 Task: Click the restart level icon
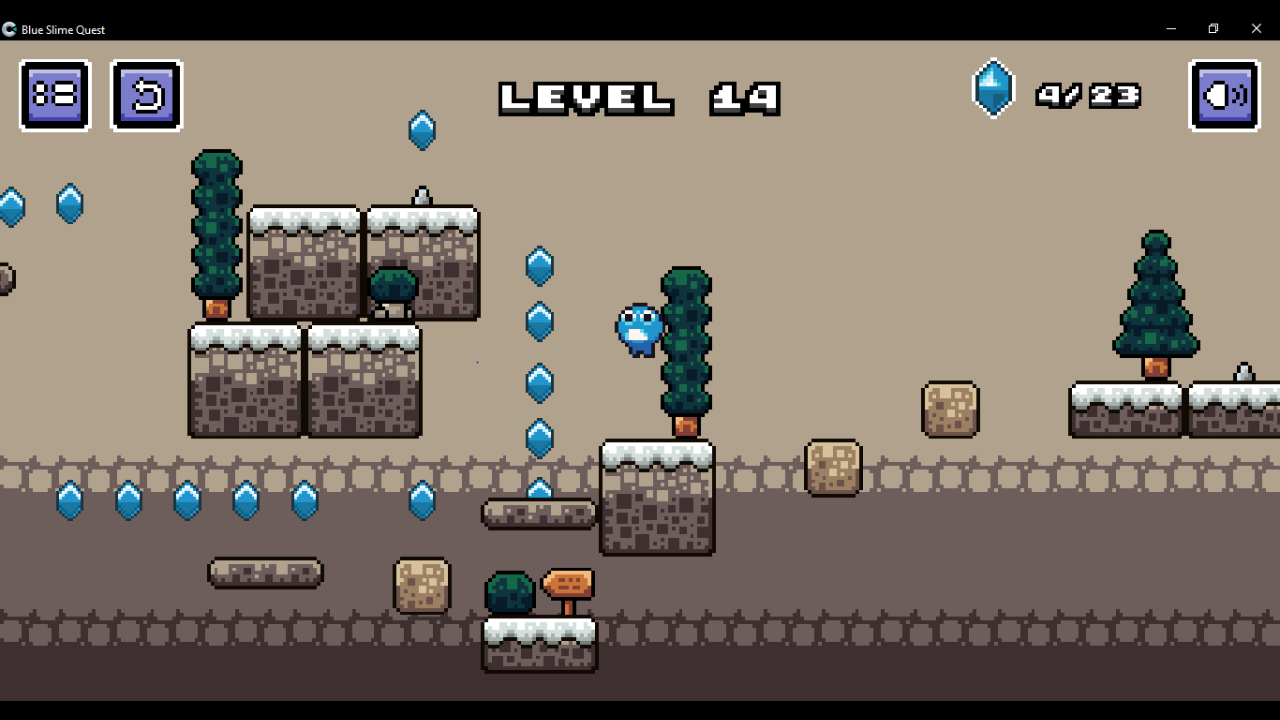147,95
